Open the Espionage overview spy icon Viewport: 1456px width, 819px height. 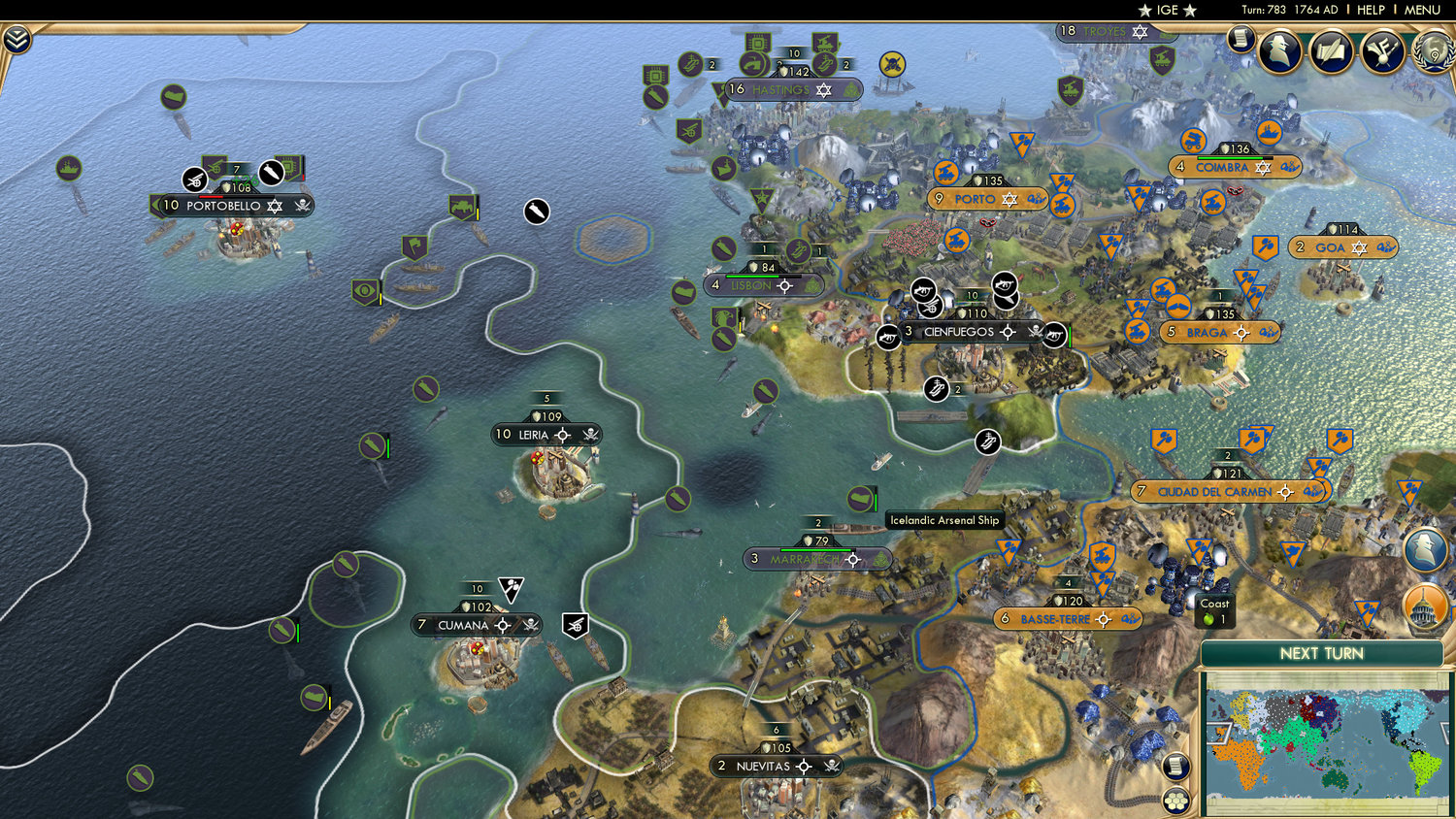[1280, 50]
